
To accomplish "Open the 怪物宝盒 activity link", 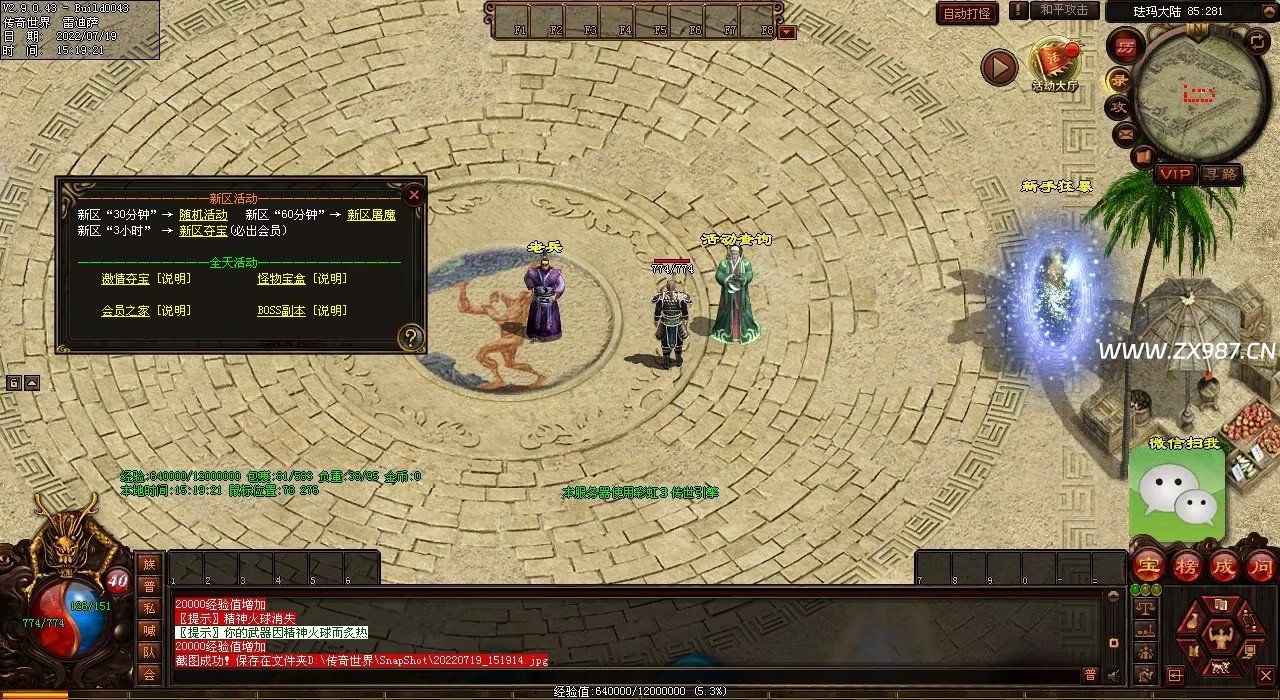I will click(281, 279).
